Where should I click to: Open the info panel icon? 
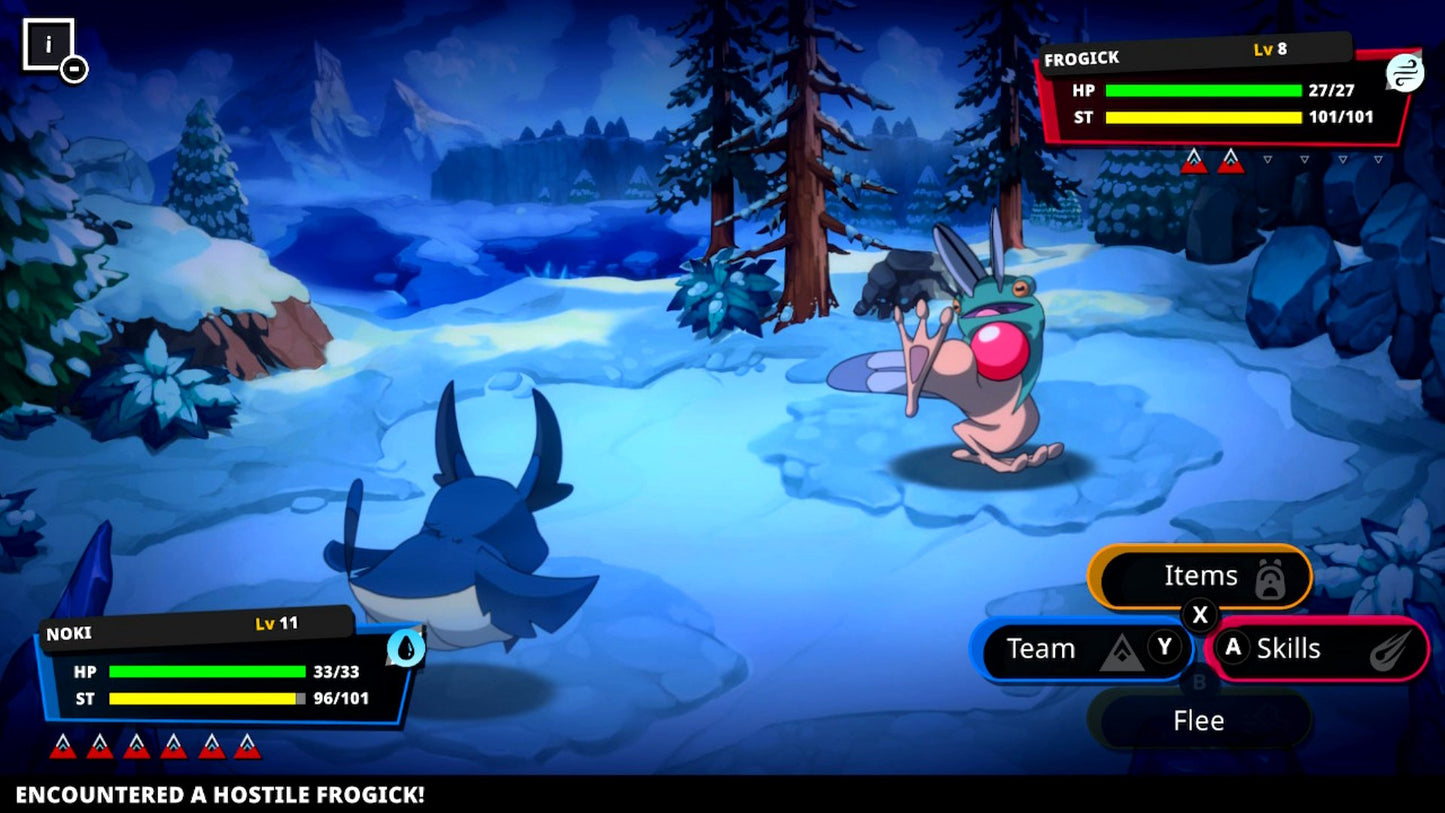49,46
